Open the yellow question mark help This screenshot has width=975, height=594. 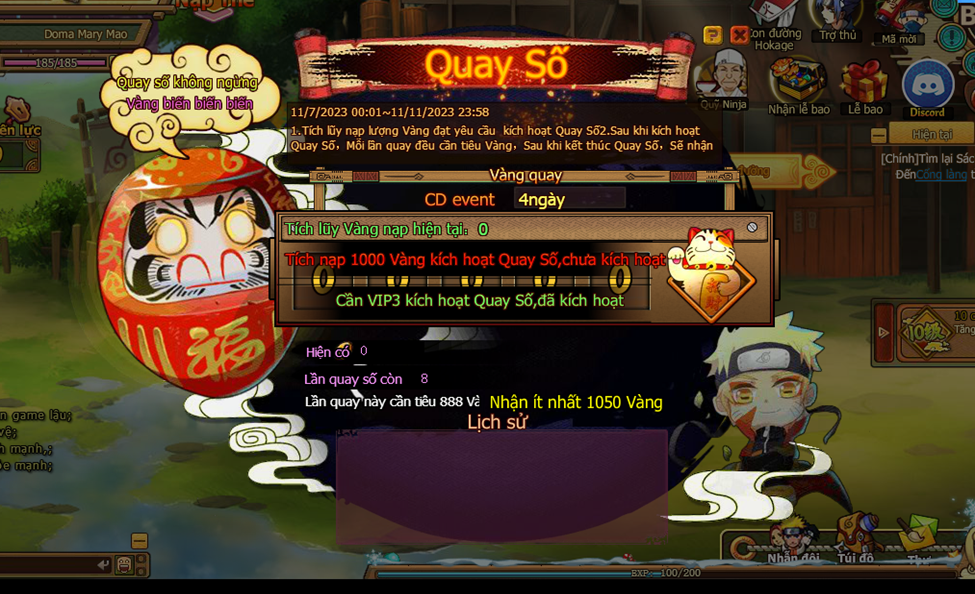(713, 35)
